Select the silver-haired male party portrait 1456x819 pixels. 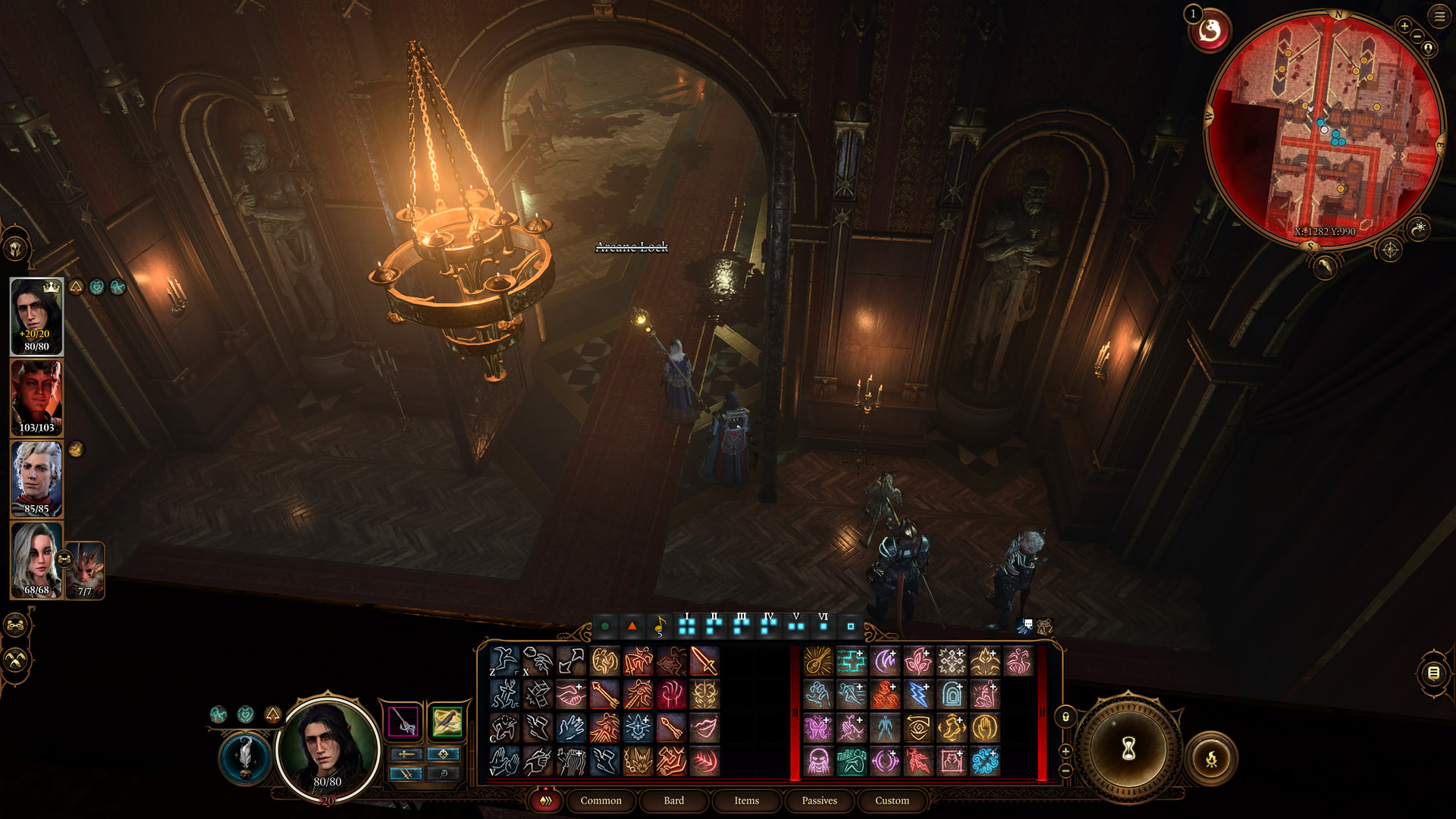pos(36,479)
